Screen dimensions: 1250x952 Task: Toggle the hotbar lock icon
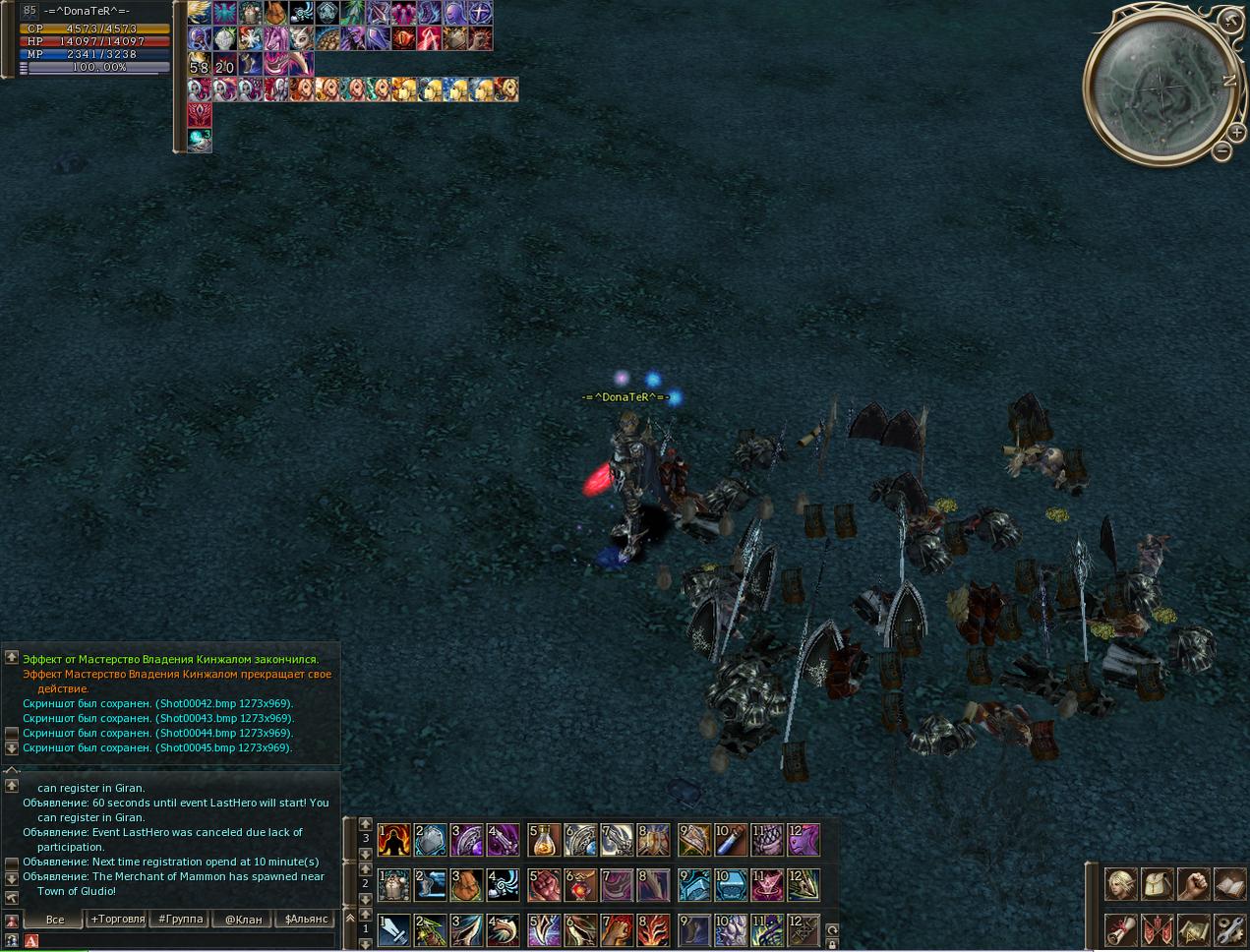pyautogui.click(x=832, y=943)
